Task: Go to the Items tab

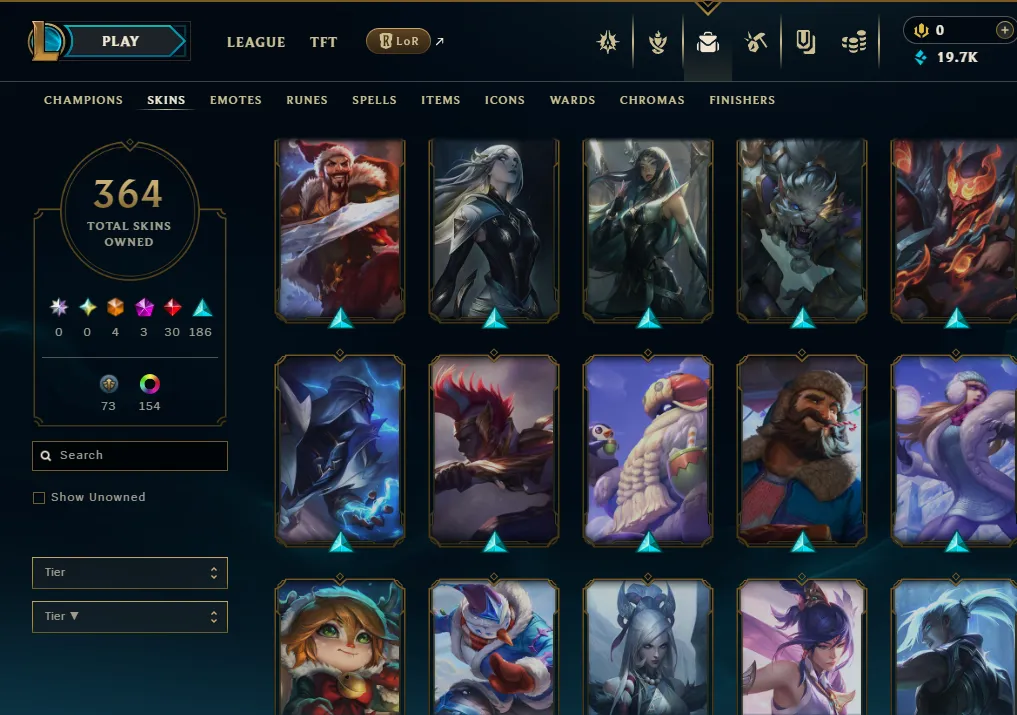Action: coord(440,100)
